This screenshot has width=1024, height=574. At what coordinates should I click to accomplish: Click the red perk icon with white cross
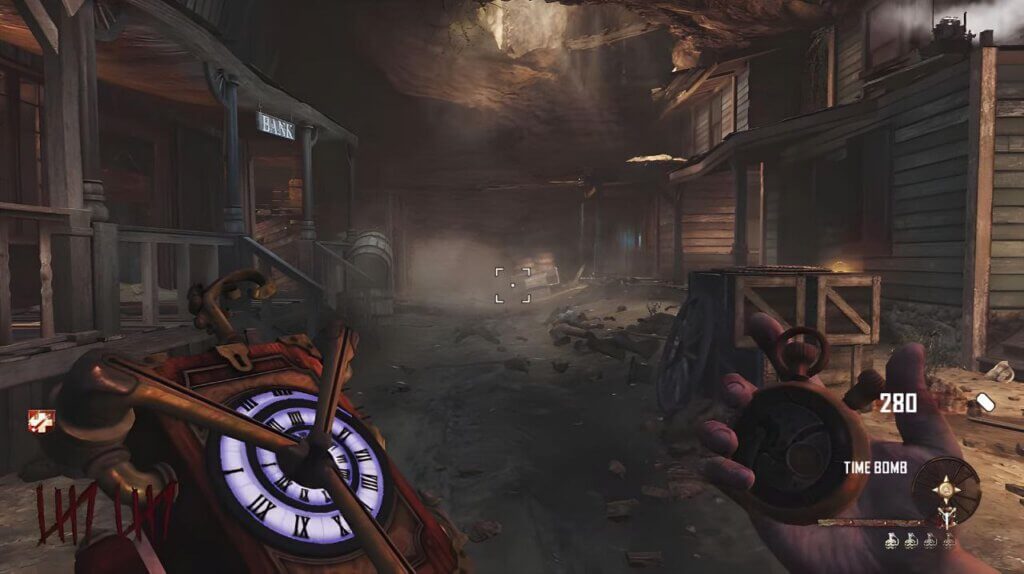41,421
